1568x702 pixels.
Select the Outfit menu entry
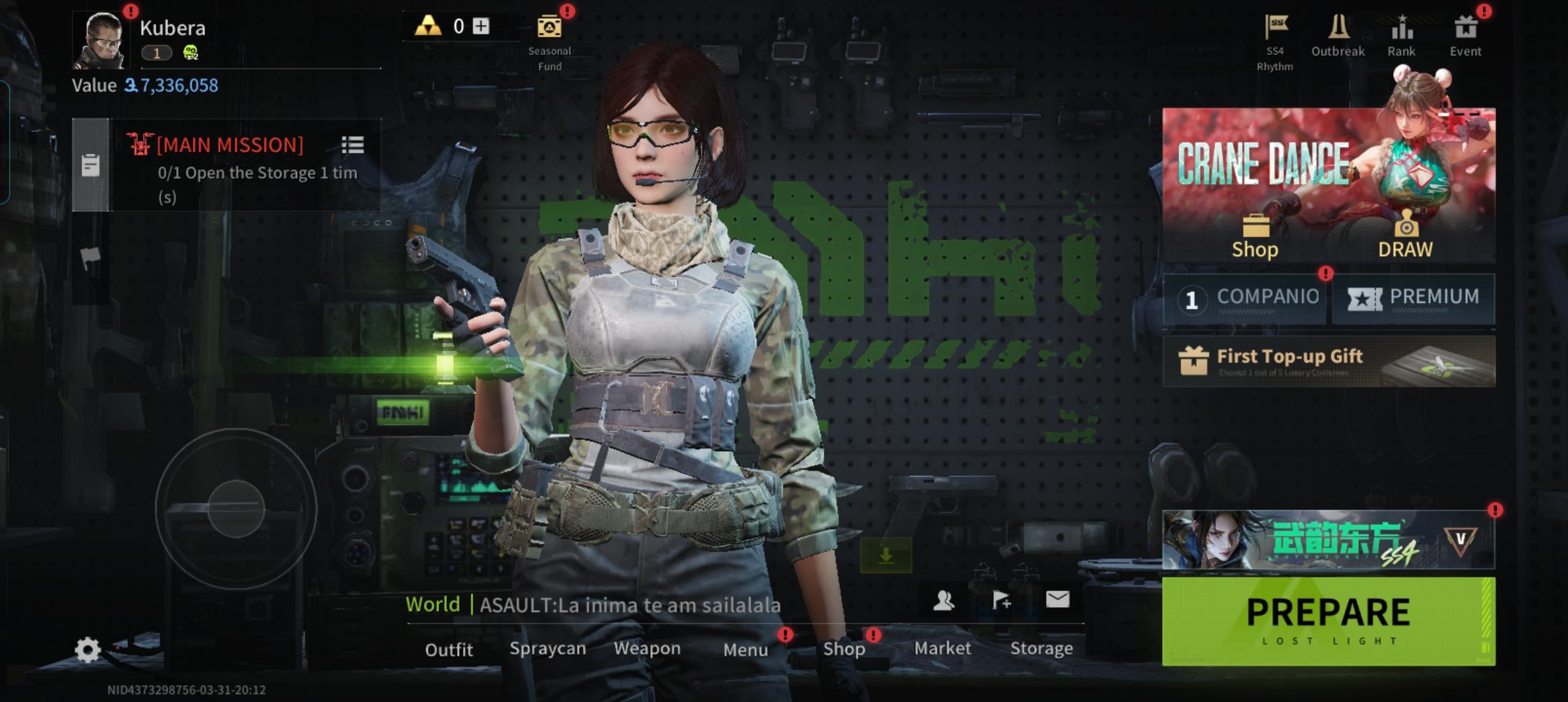pyautogui.click(x=449, y=649)
